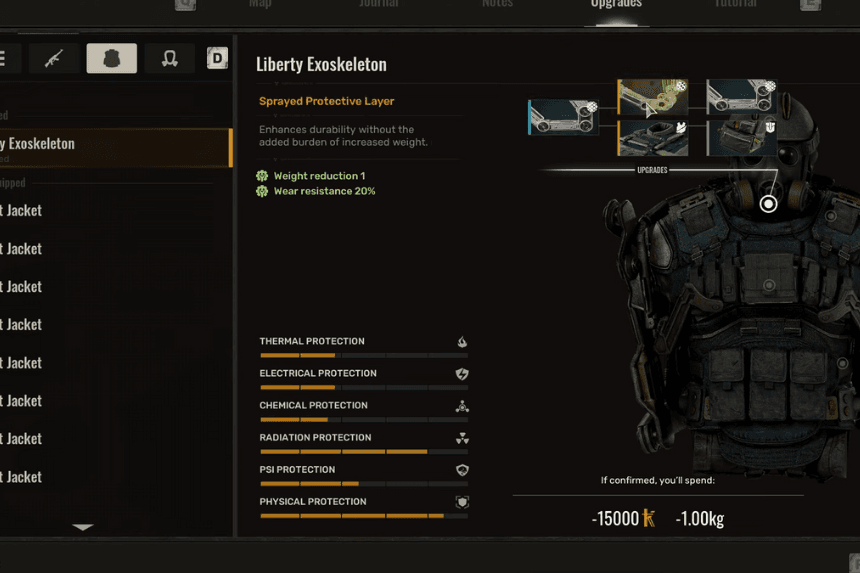Switch to the weapons category rifle tab
The image size is (860, 573).
point(54,58)
